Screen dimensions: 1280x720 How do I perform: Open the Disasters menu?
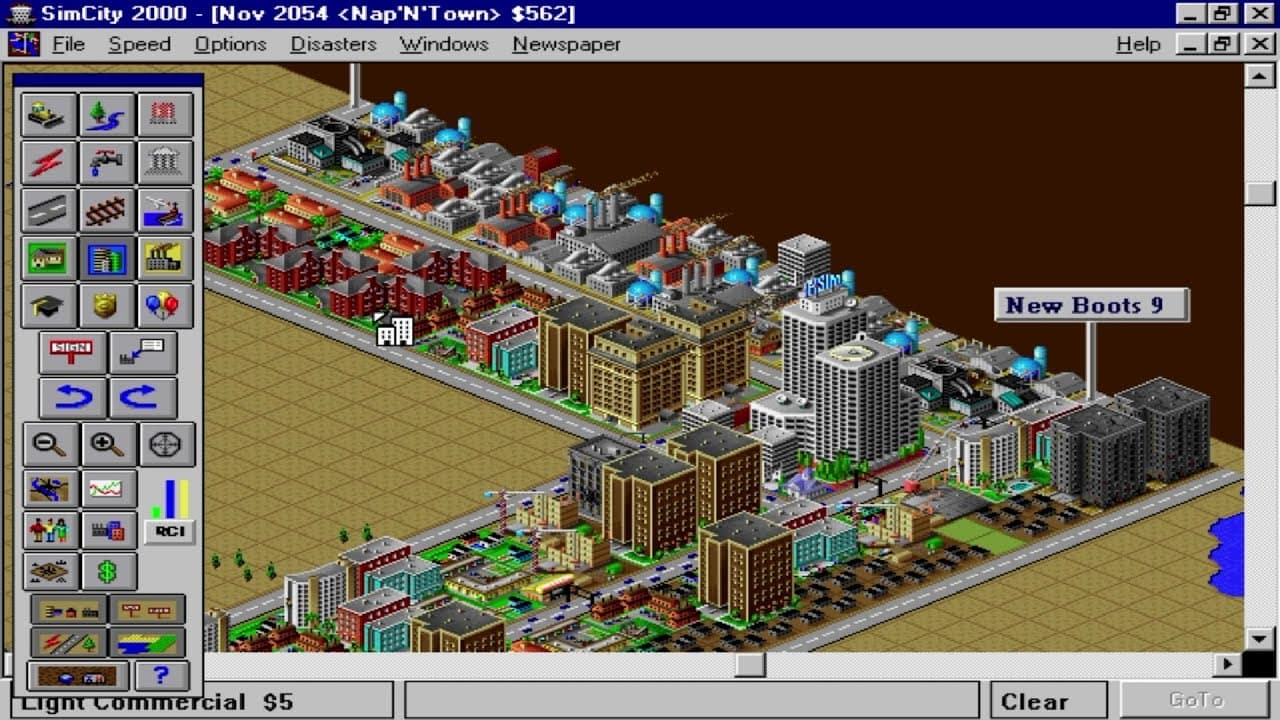click(333, 44)
